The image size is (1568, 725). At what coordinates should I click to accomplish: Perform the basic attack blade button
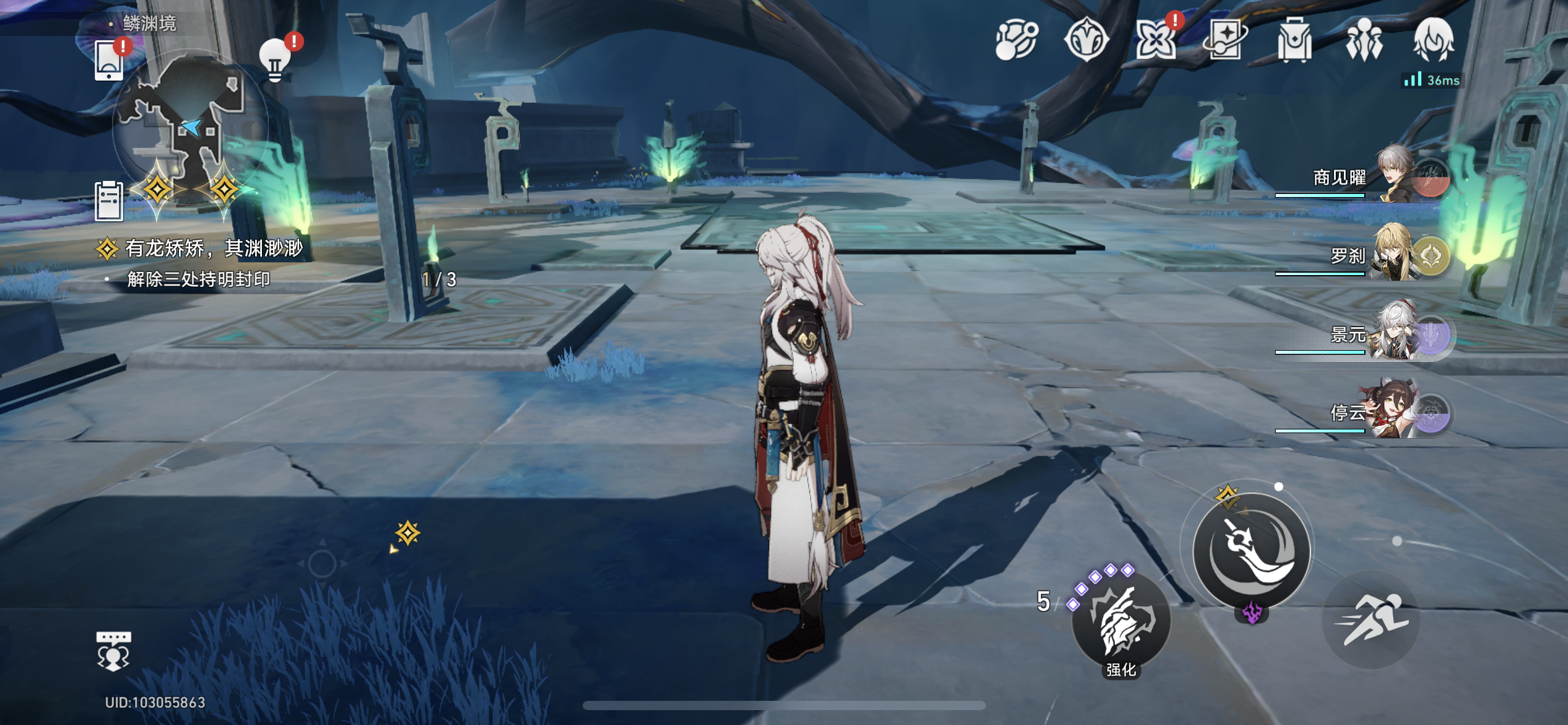[1252, 550]
